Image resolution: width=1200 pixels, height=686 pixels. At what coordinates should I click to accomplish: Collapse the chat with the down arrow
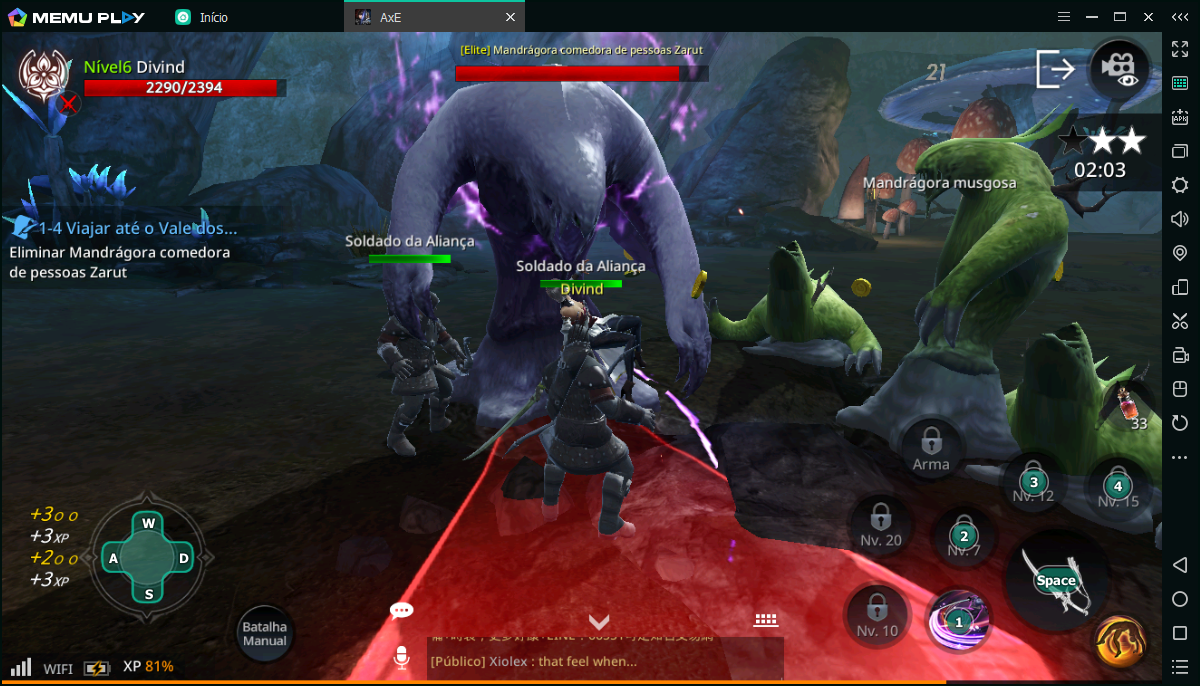(599, 621)
